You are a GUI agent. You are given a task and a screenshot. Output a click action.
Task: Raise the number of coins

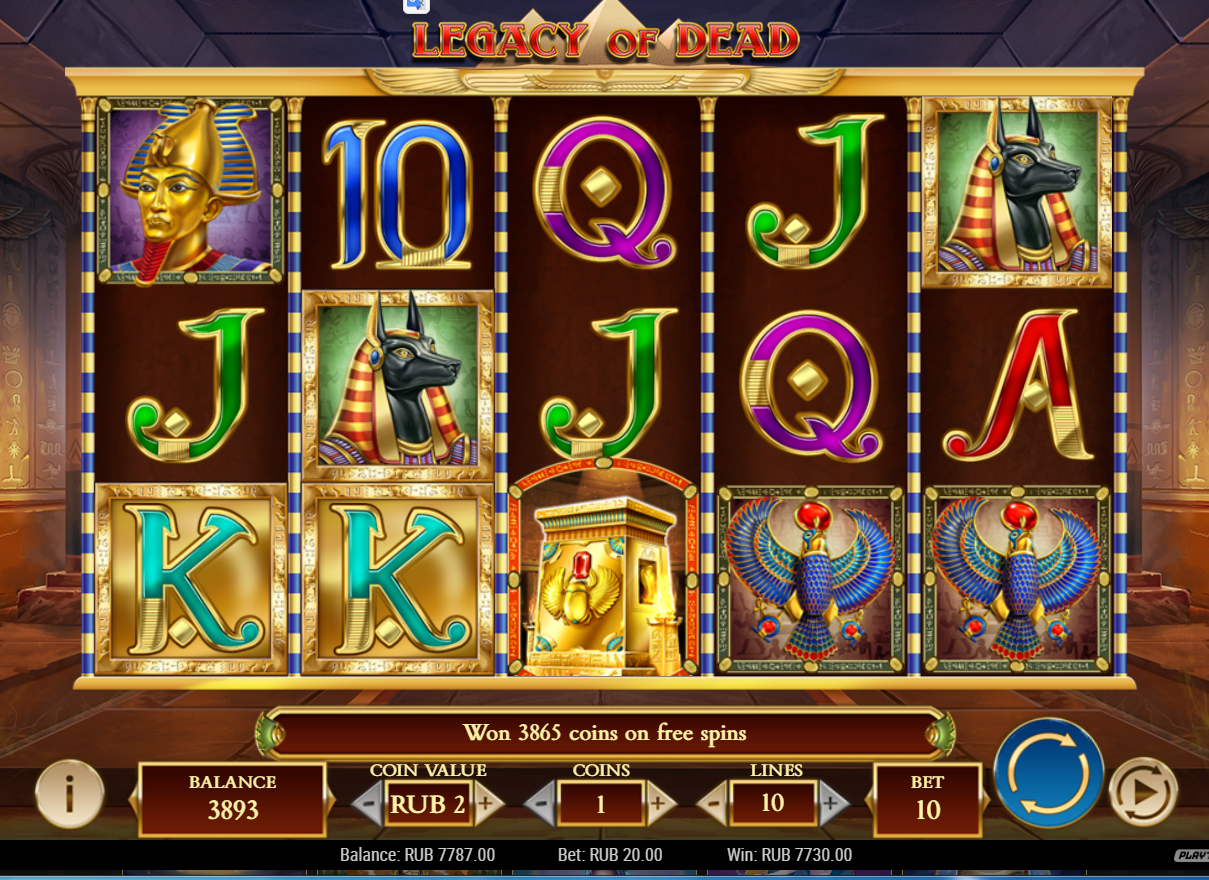pyautogui.click(x=659, y=803)
